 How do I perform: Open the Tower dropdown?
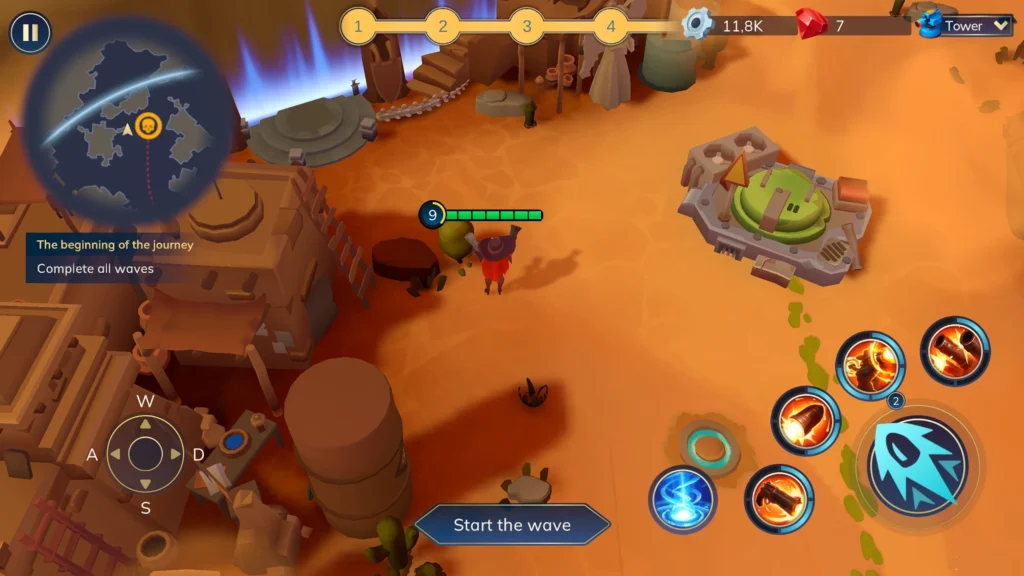[967, 26]
